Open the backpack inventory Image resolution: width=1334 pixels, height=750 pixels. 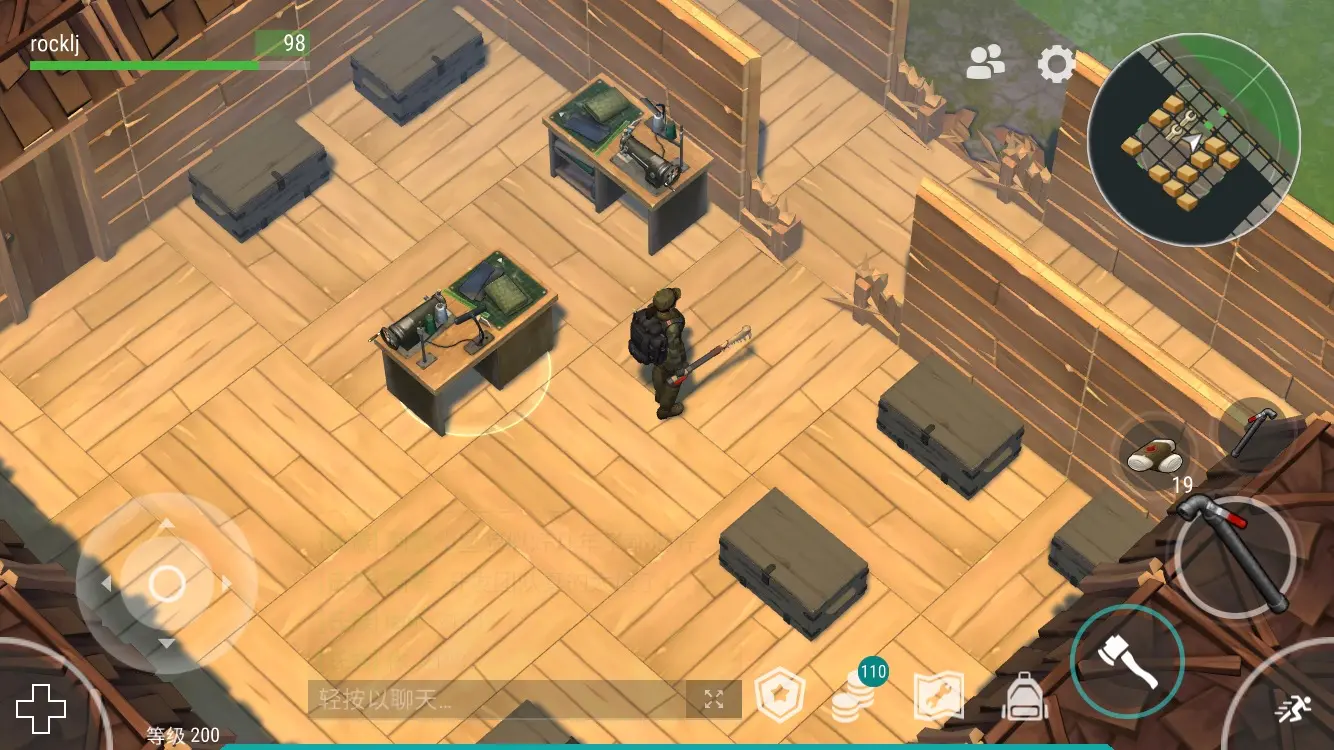pos(1023,696)
